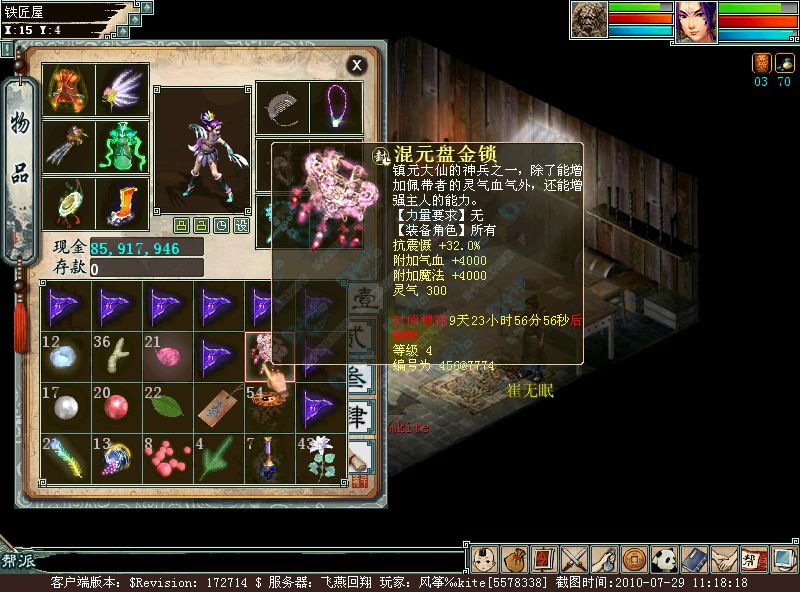800x592 pixels.
Task: Select the white lily flower item
Action: pyautogui.click(x=320, y=456)
